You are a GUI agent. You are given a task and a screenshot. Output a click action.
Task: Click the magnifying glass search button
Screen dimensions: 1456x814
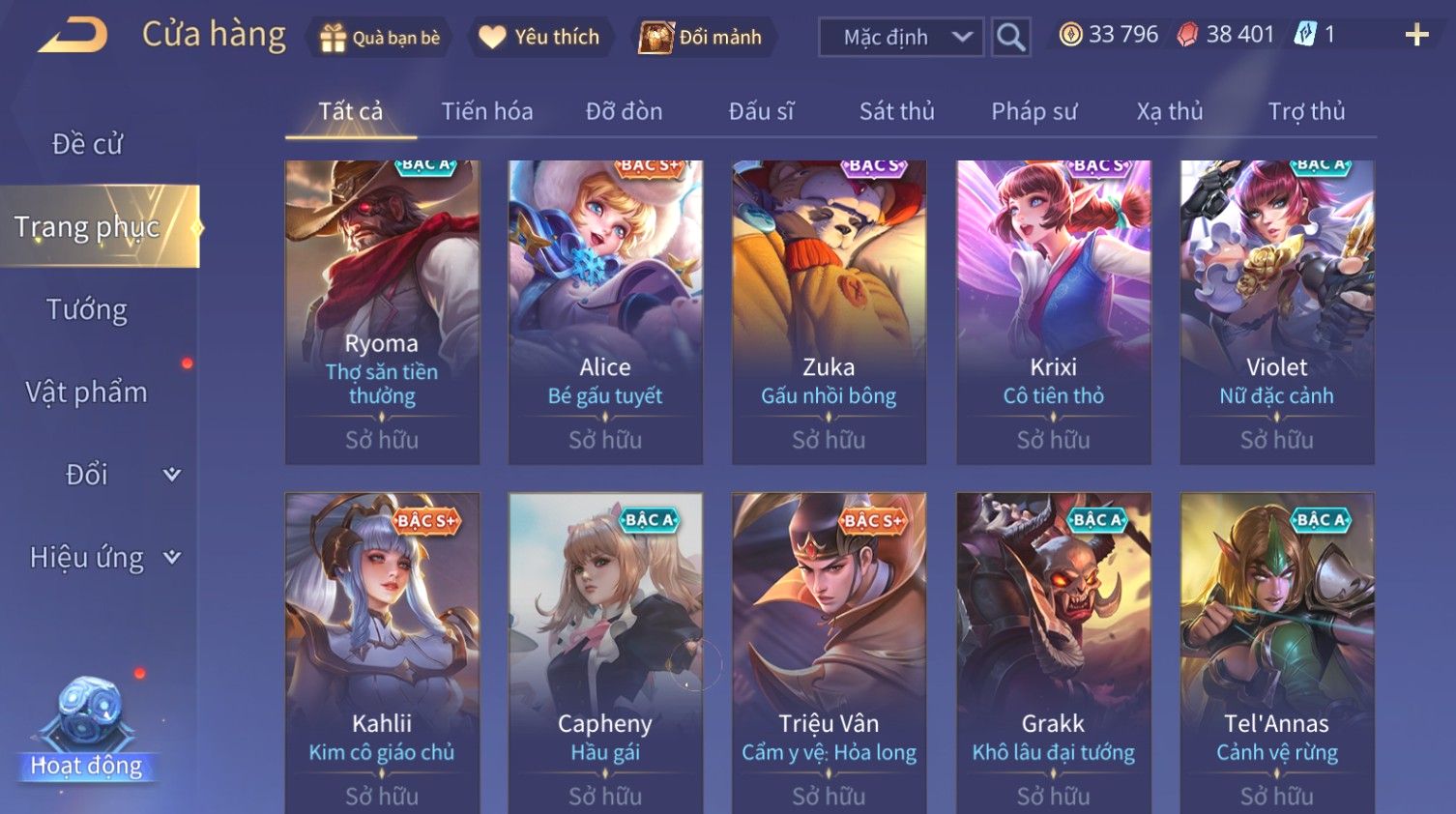(x=1010, y=38)
